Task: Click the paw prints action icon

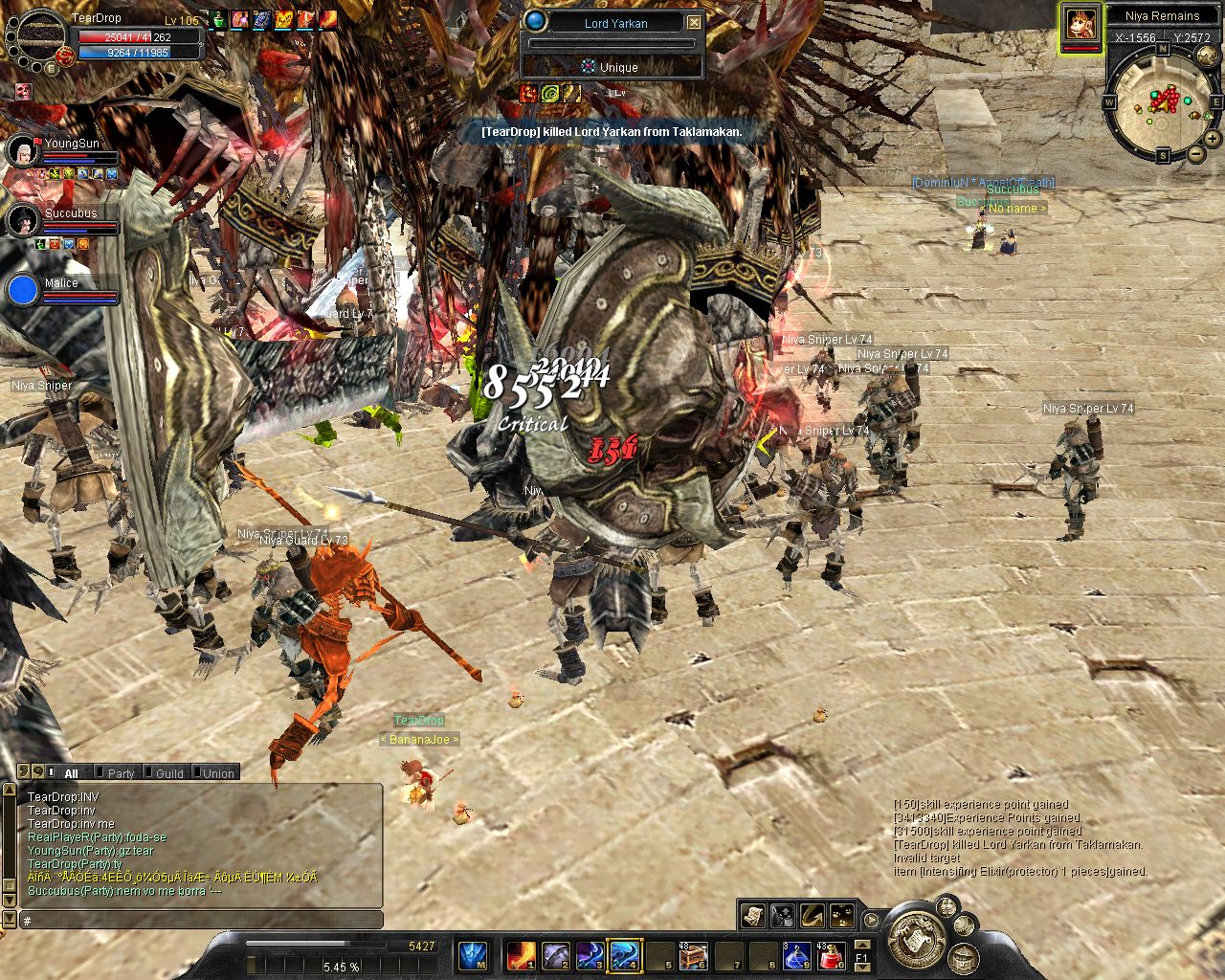Action: click(x=842, y=915)
